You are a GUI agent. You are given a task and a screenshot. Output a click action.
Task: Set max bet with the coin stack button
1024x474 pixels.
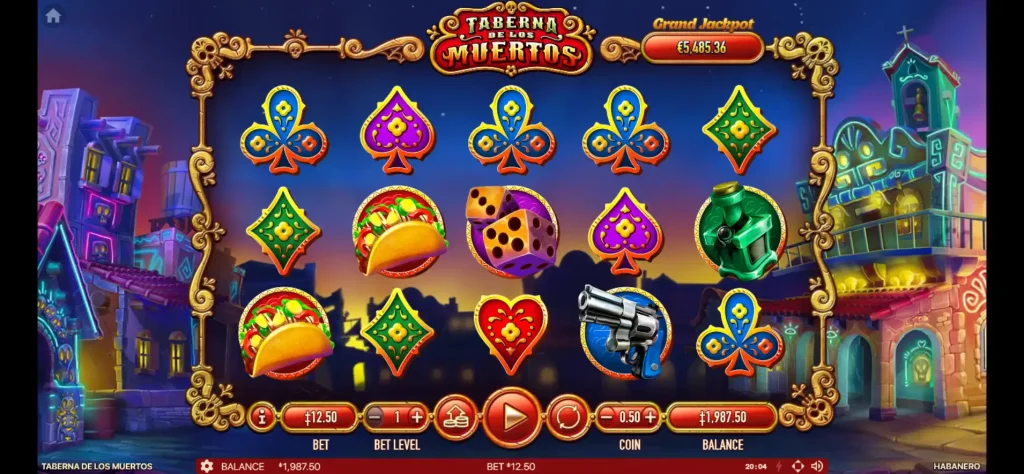click(455, 416)
